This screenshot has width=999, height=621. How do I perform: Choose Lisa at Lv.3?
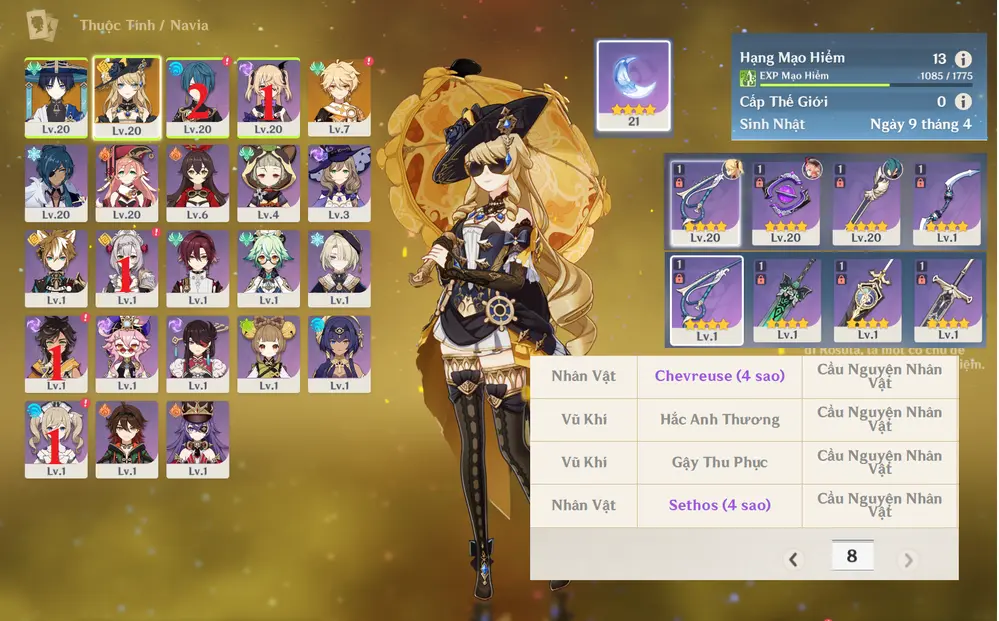coord(340,183)
